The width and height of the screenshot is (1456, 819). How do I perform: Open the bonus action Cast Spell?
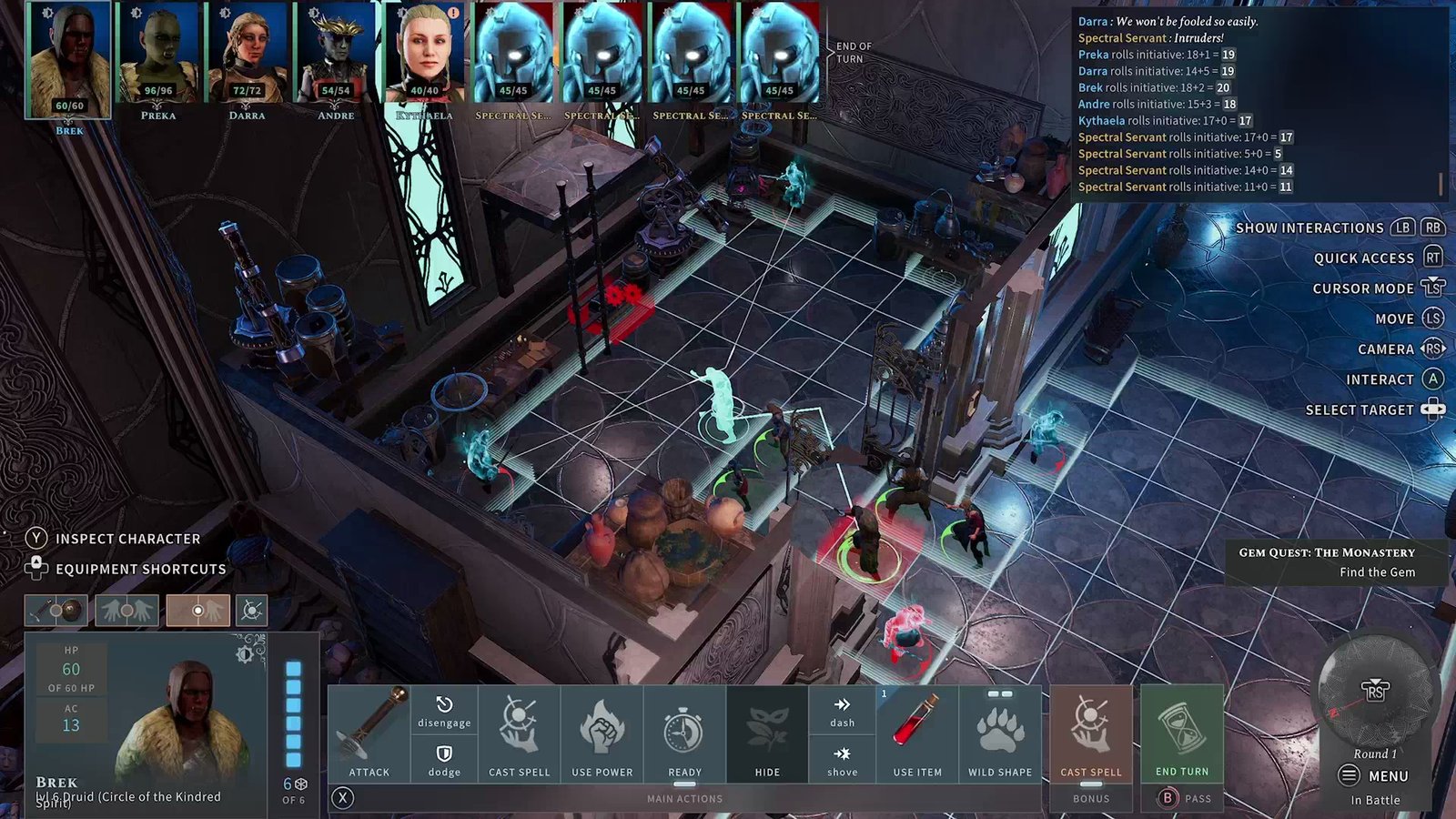pos(1090,733)
